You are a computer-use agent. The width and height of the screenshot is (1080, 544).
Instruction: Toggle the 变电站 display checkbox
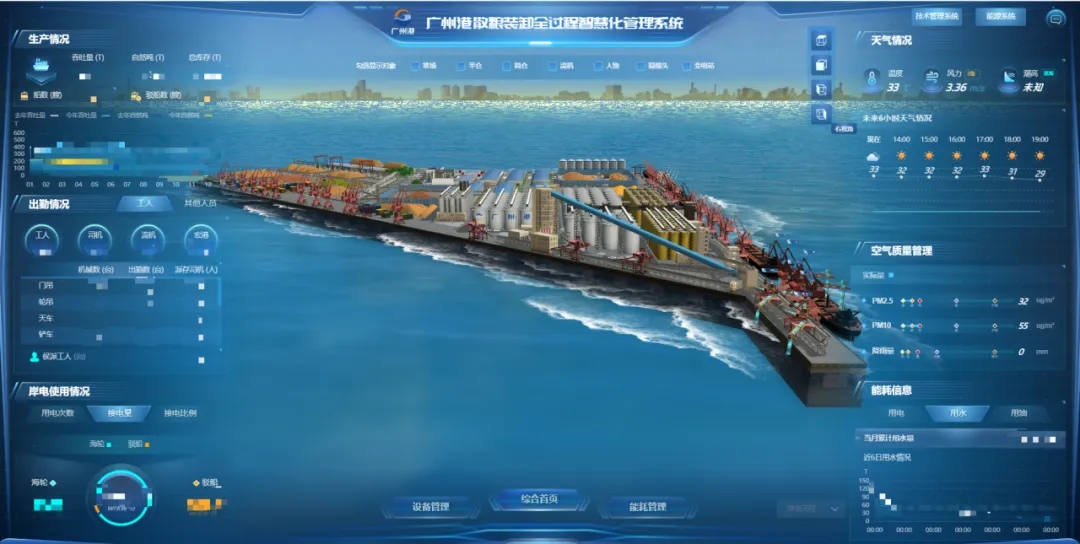click(685, 67)
